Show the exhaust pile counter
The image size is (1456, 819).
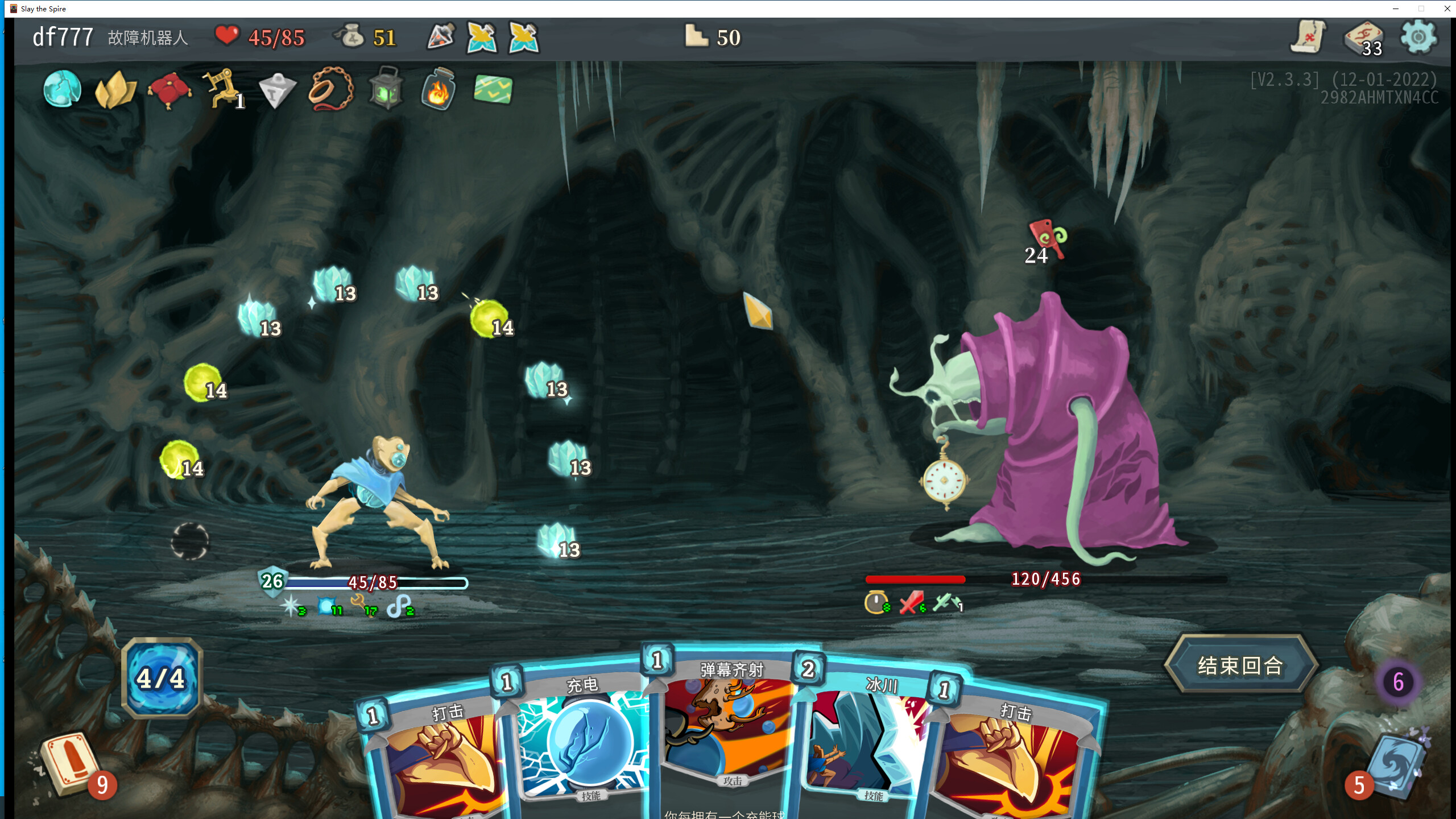(x=1398, y=681)
